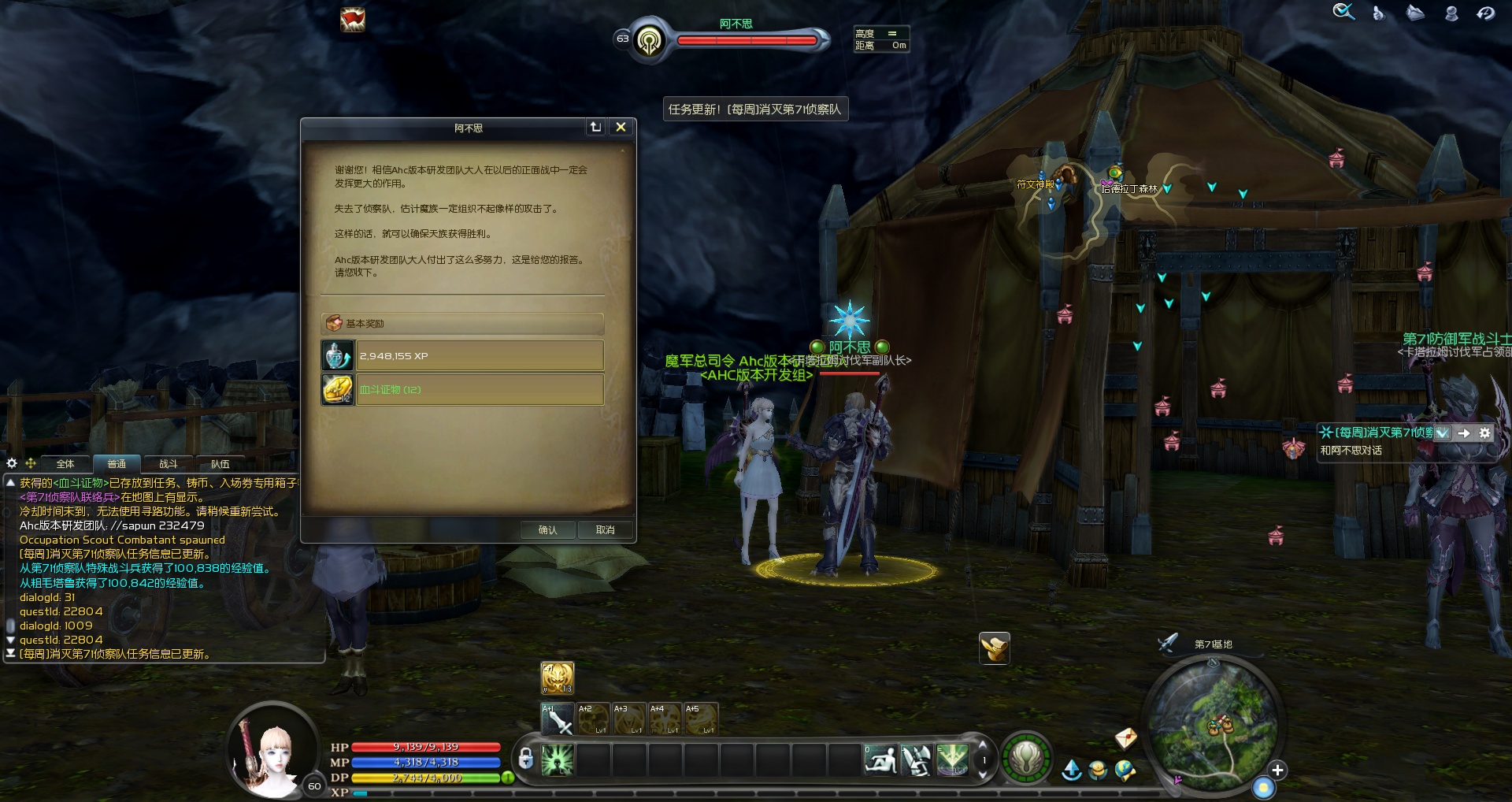Viewport: 1512px width, 802px height.
Task: Jump chat log to the newest message
Action: coord(11,654)
